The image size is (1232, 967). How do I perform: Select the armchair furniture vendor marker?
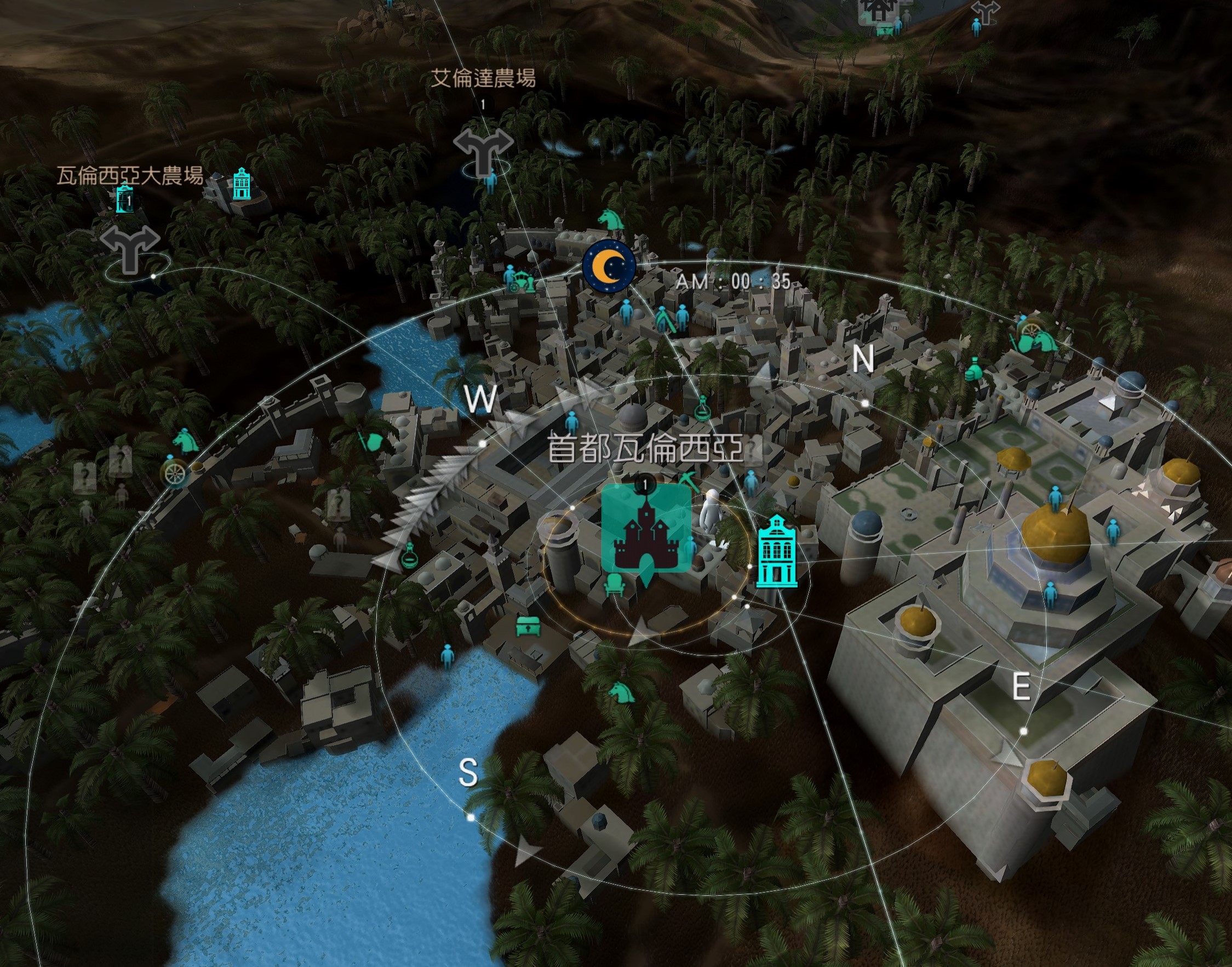(x=615, y=584)
